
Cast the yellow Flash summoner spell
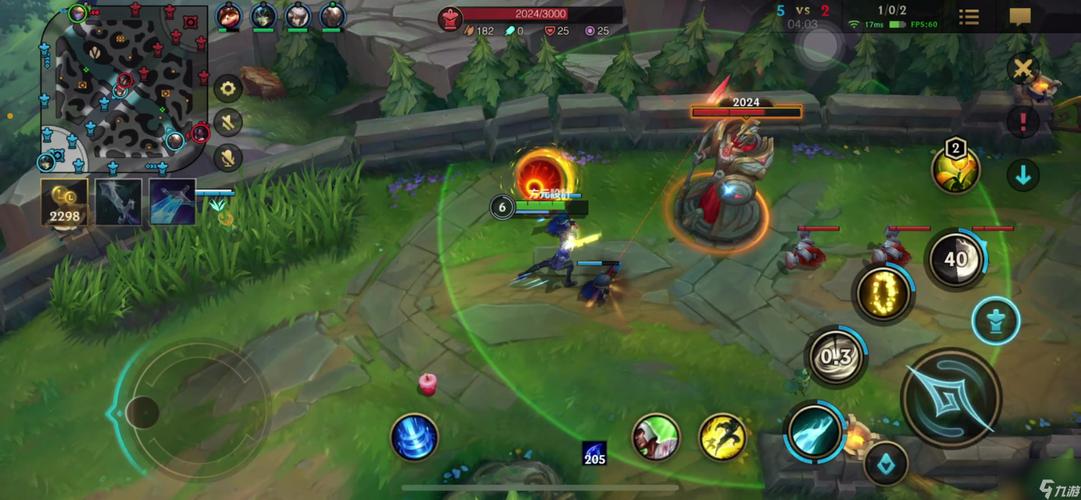tap(722, 437)
